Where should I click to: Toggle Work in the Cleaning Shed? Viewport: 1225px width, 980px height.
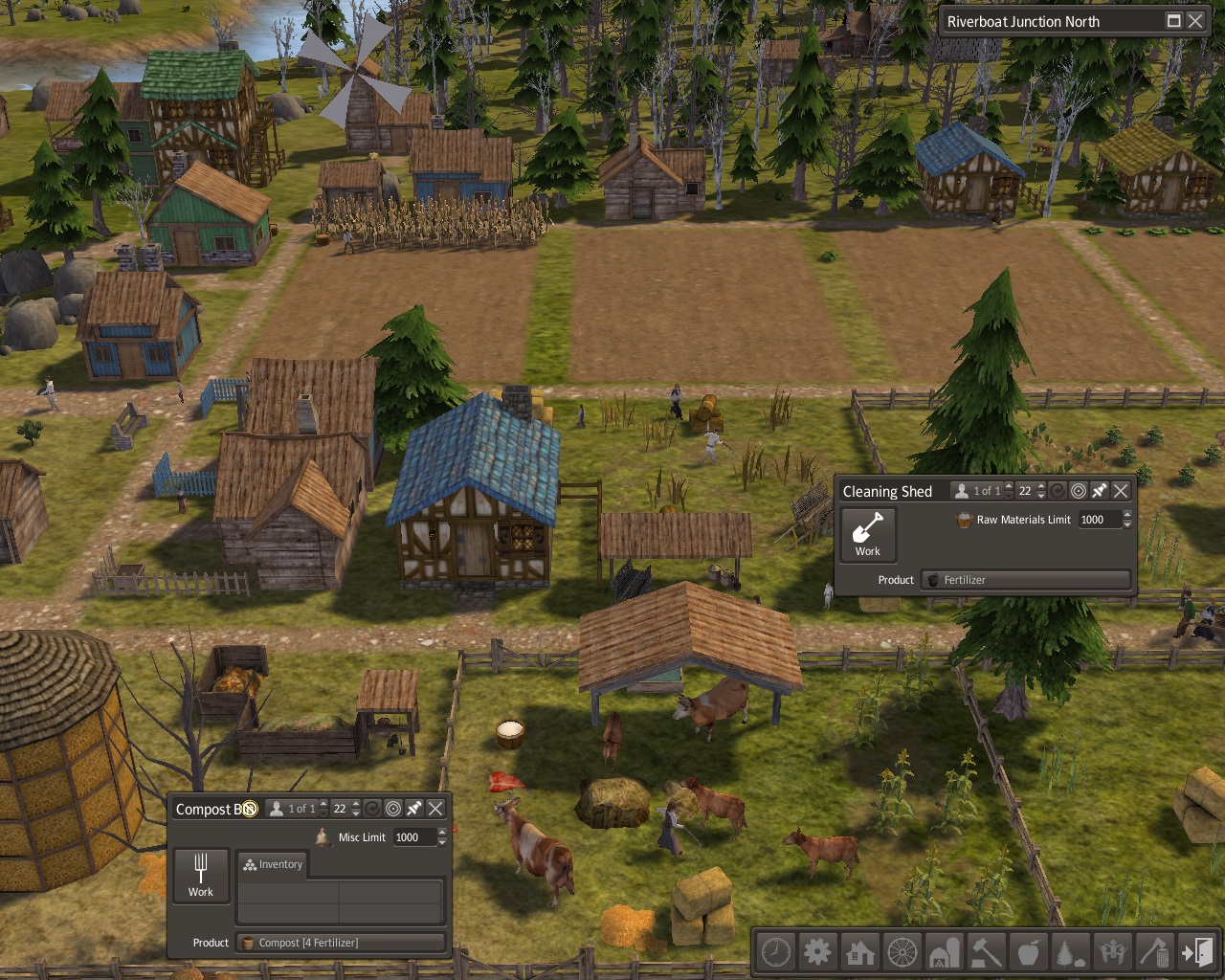[x=868, y=534]
